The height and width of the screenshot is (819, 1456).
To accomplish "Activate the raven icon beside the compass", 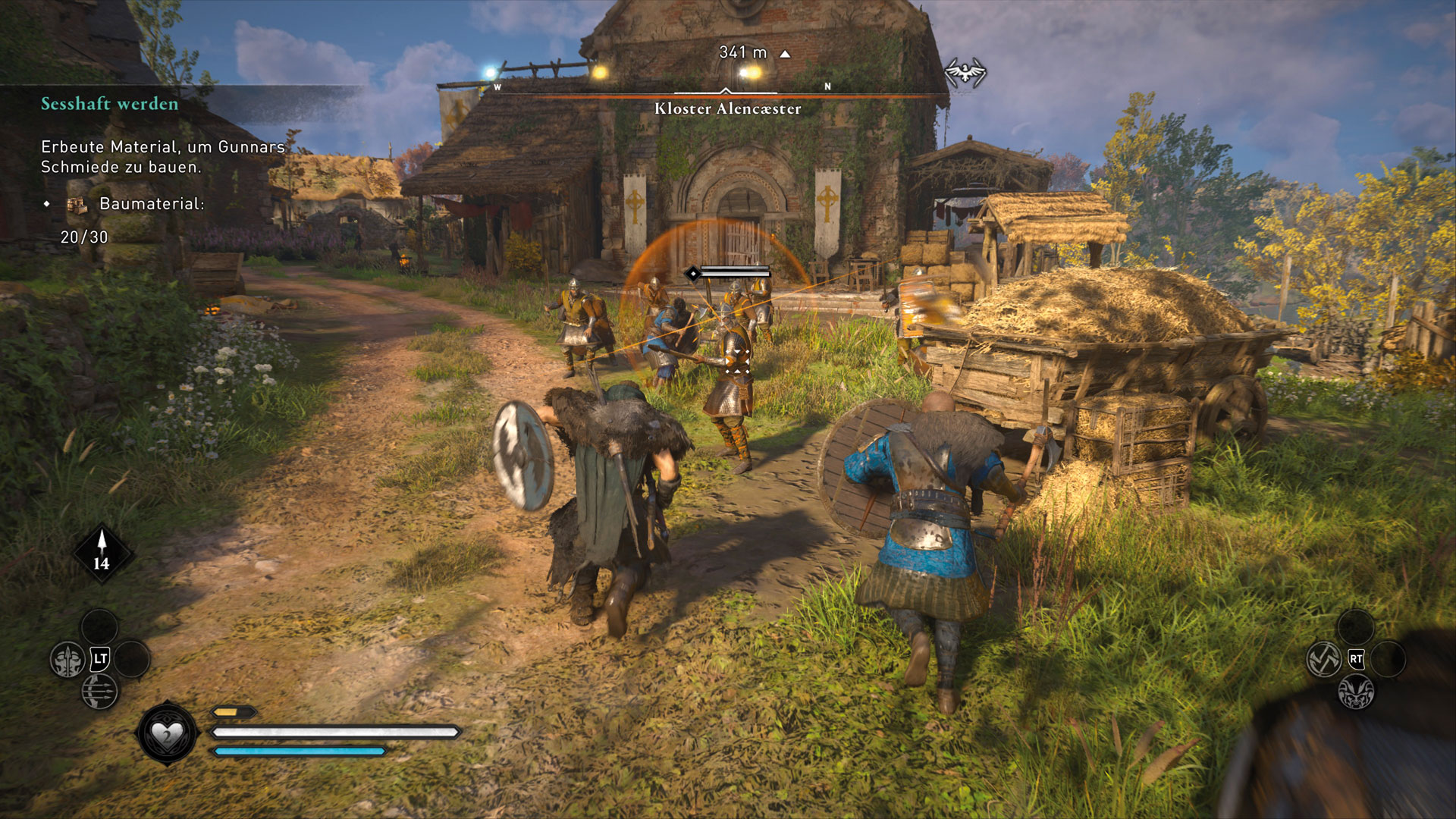I will point(965,73).
